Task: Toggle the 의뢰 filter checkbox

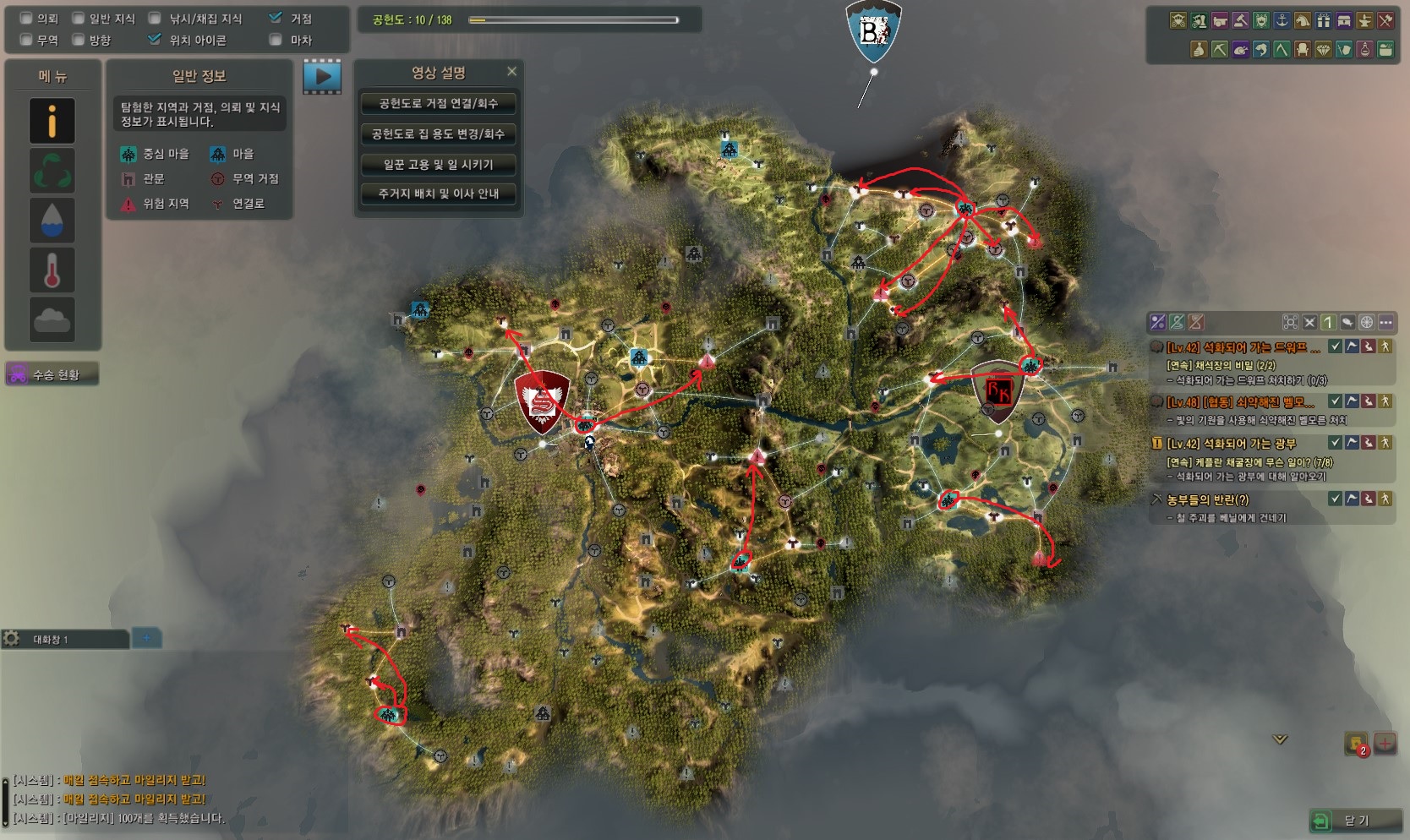Action: pos(26,19)
